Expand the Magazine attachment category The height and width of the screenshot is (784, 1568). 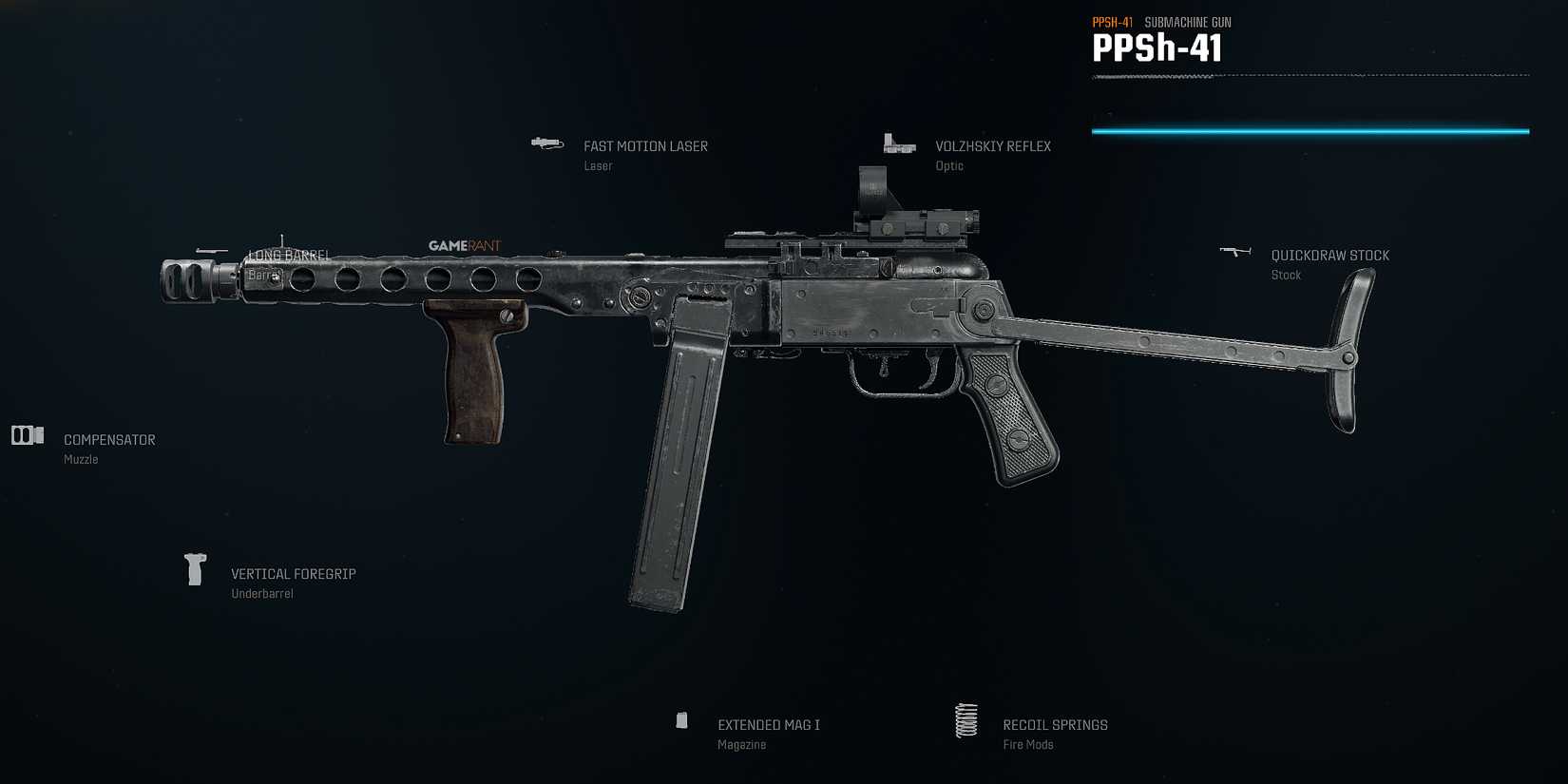point(742,744)
